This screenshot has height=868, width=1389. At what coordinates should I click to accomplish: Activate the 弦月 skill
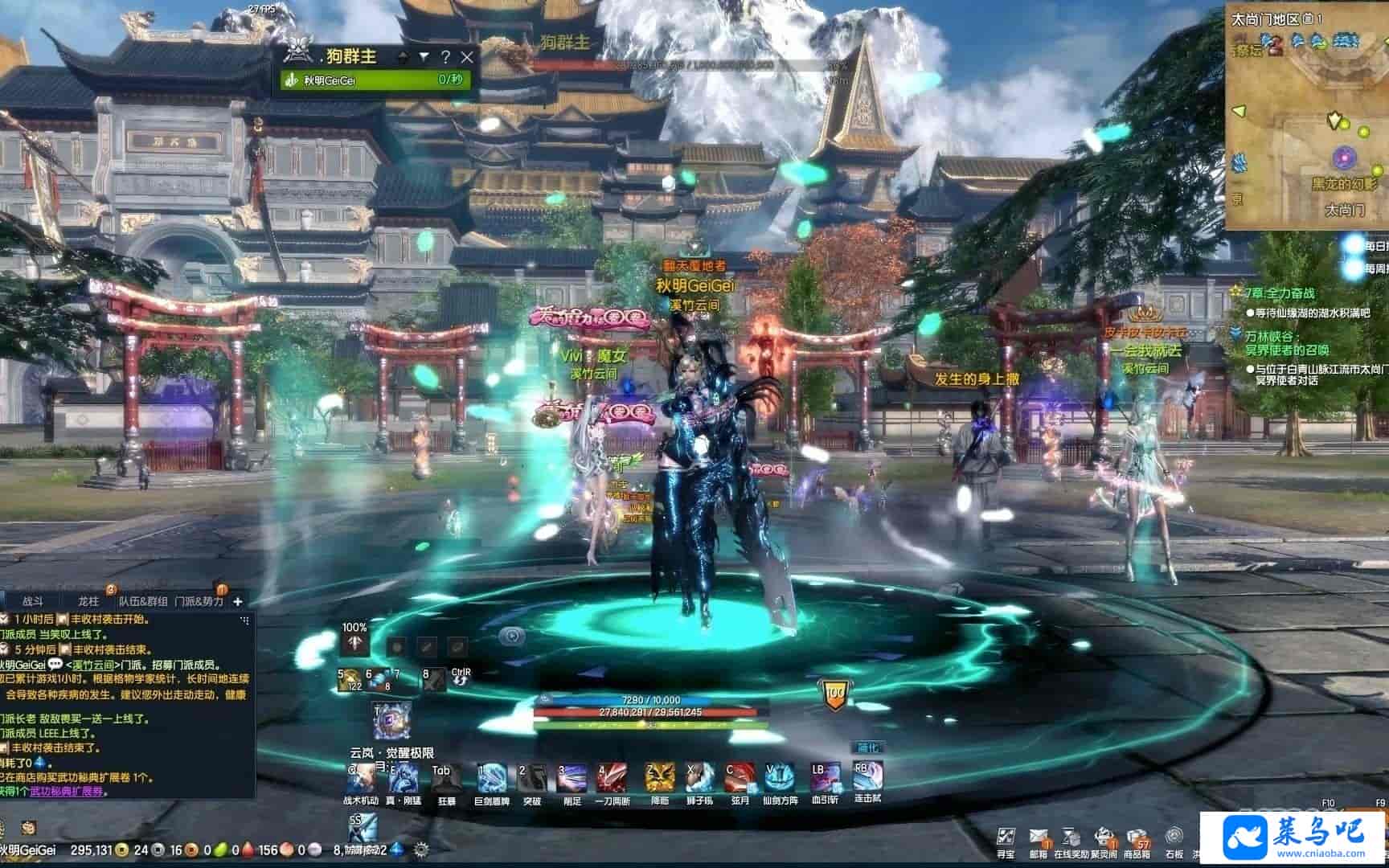pyautogui.click(x=740, y=779)
